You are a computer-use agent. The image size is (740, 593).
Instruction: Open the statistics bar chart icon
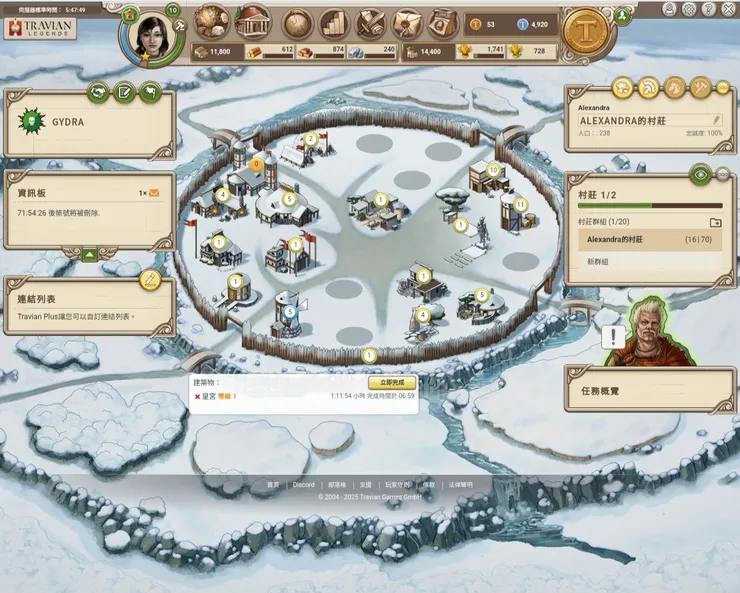click(x=334, y=22)
